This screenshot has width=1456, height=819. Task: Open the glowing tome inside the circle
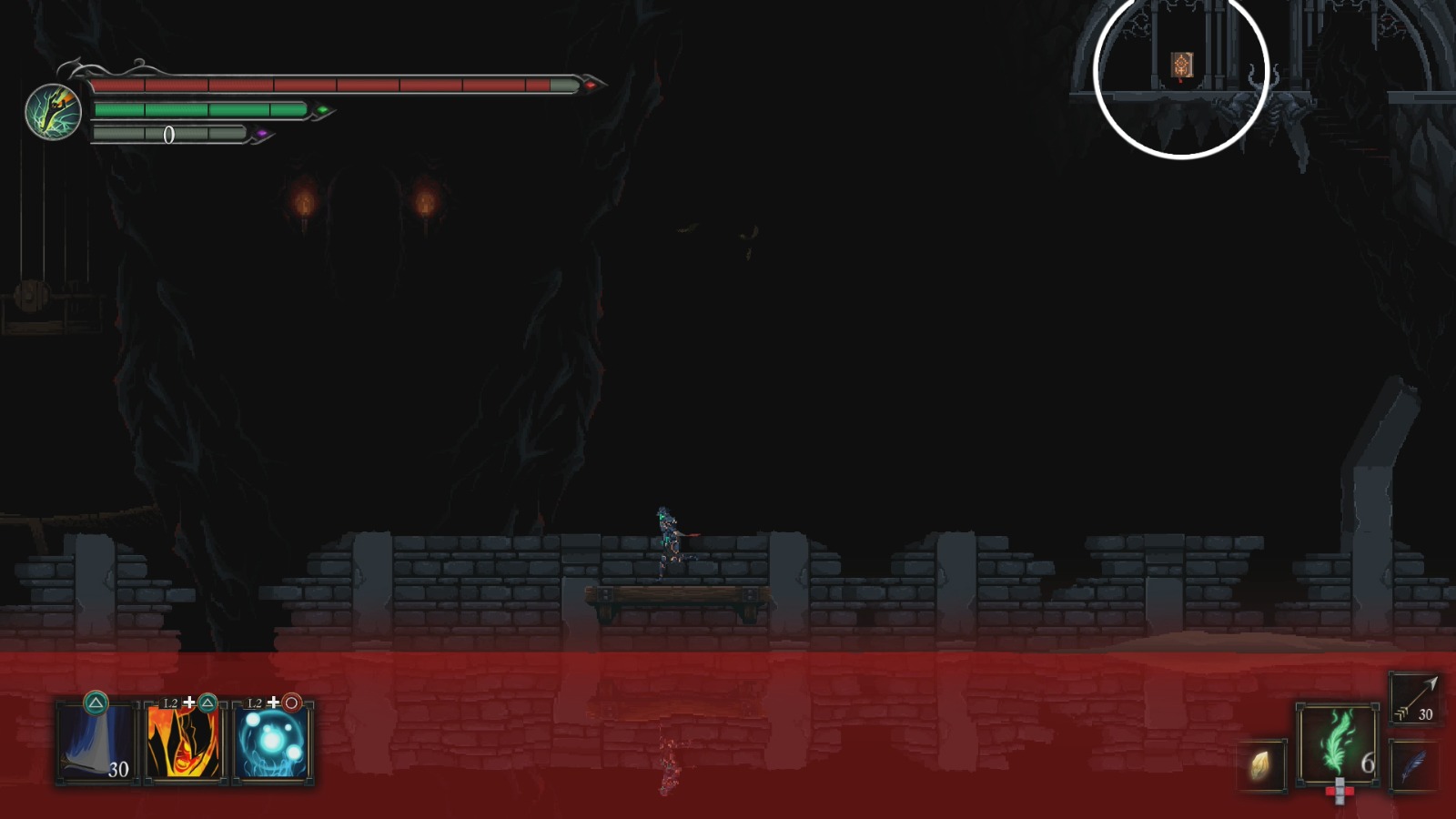(x=1180, y=64)
